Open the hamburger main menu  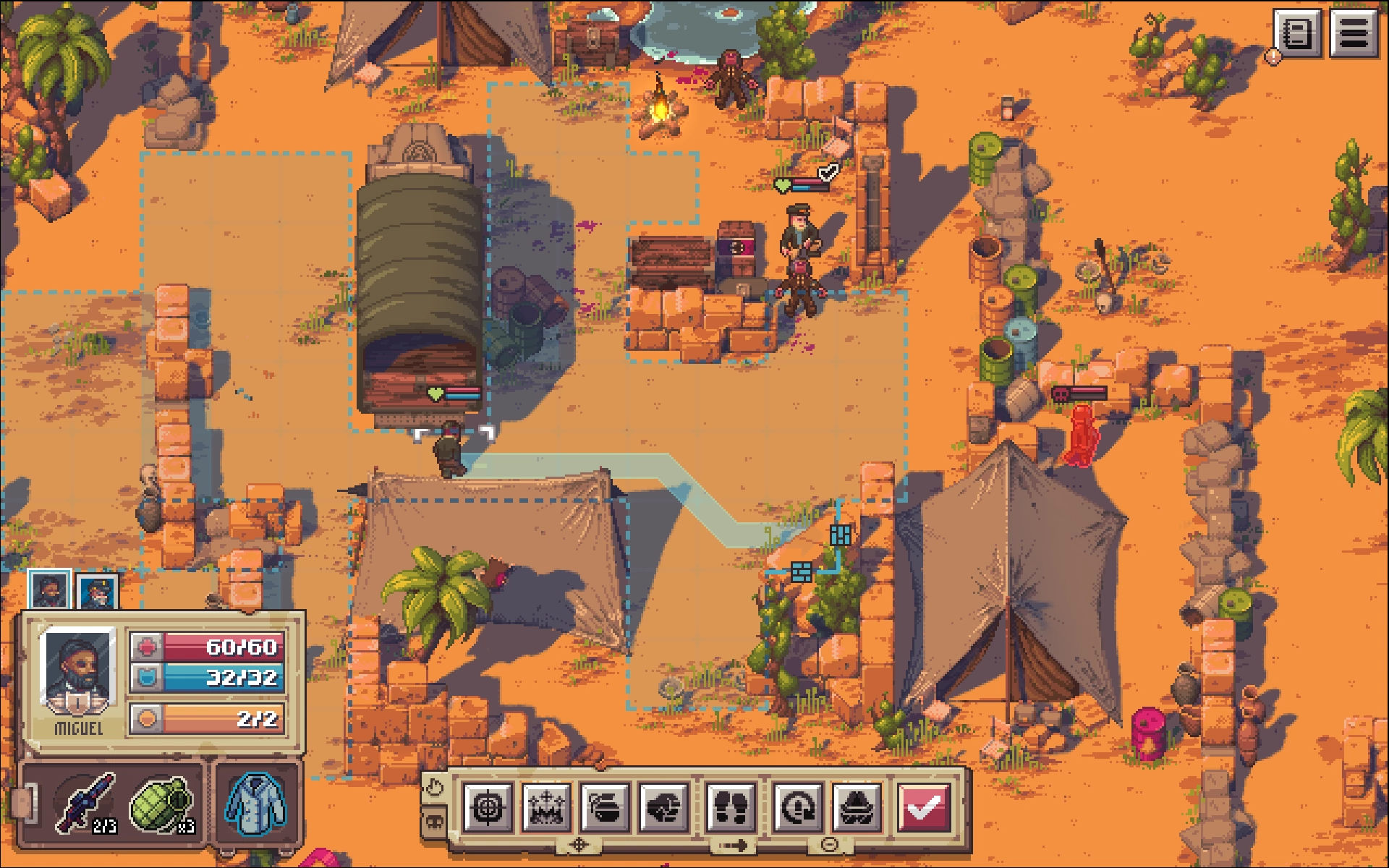[x=1354, y=33]
